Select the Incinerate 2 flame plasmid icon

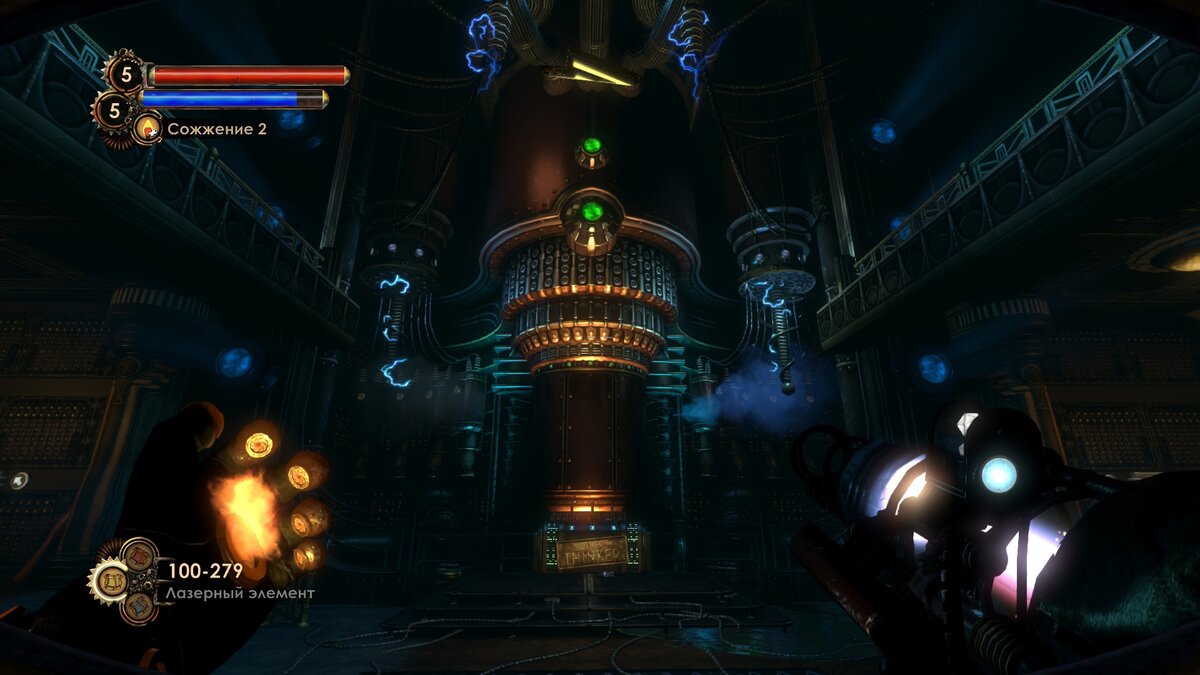(x=149, y=127)
